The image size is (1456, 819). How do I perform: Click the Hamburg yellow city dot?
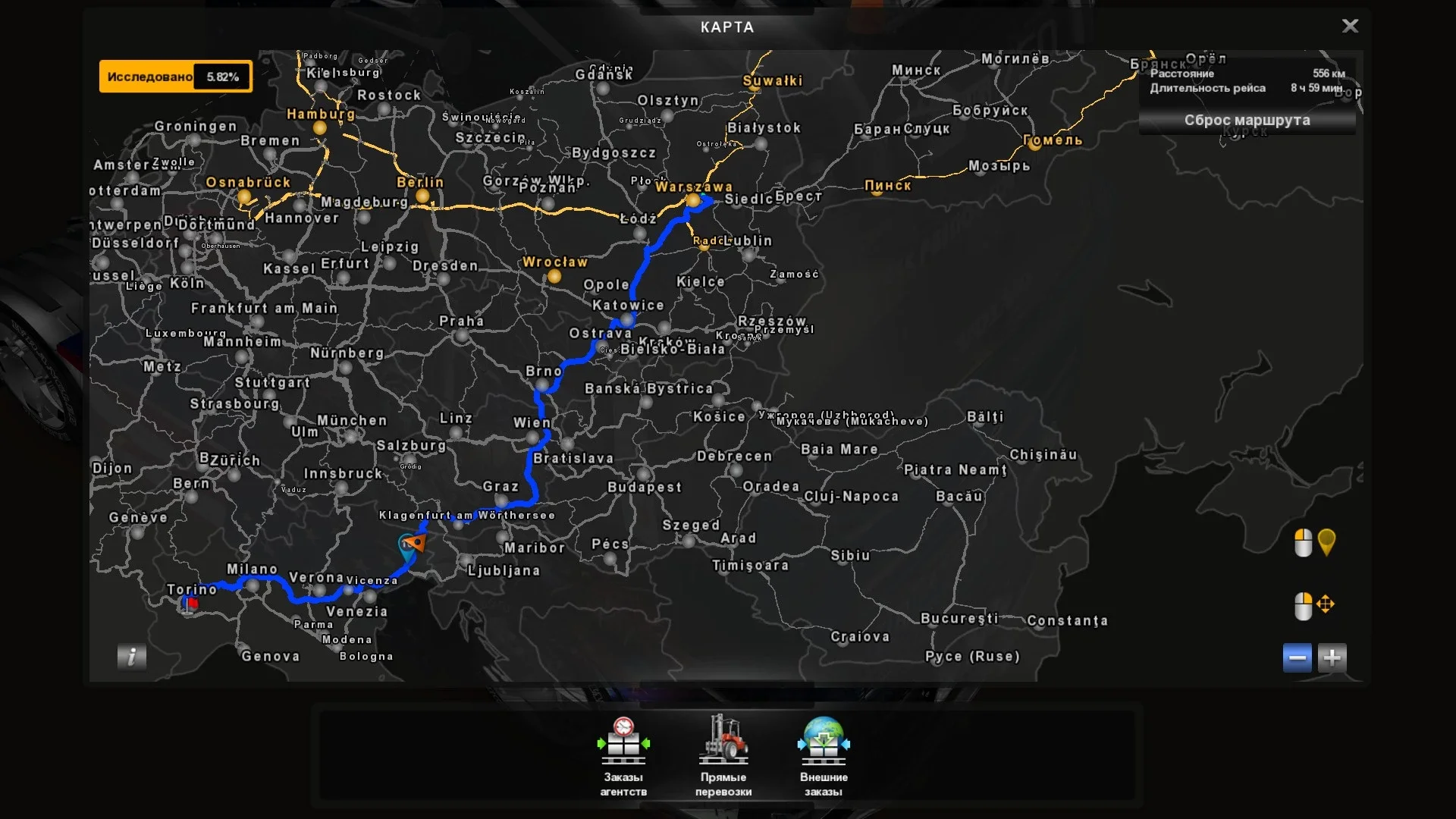coord(321,129)
